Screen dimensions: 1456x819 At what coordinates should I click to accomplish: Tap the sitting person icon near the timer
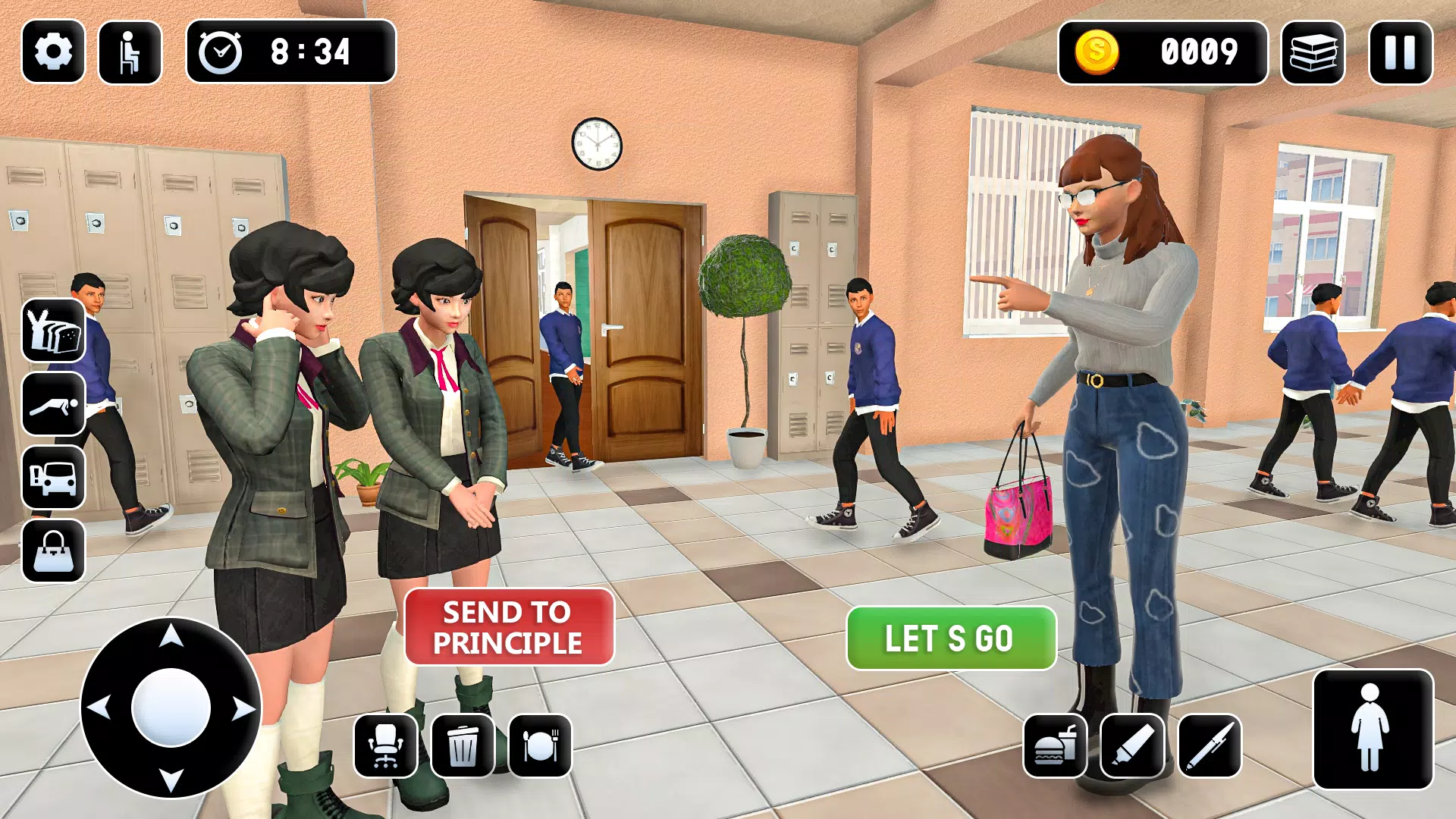(x=129, y=51)
